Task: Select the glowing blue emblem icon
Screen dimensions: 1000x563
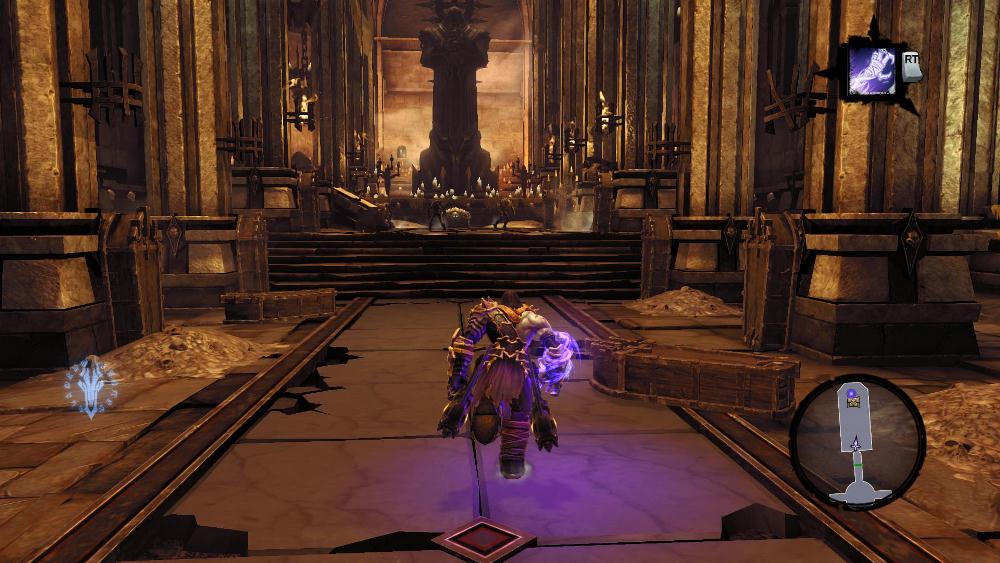Action: [91, 386]
